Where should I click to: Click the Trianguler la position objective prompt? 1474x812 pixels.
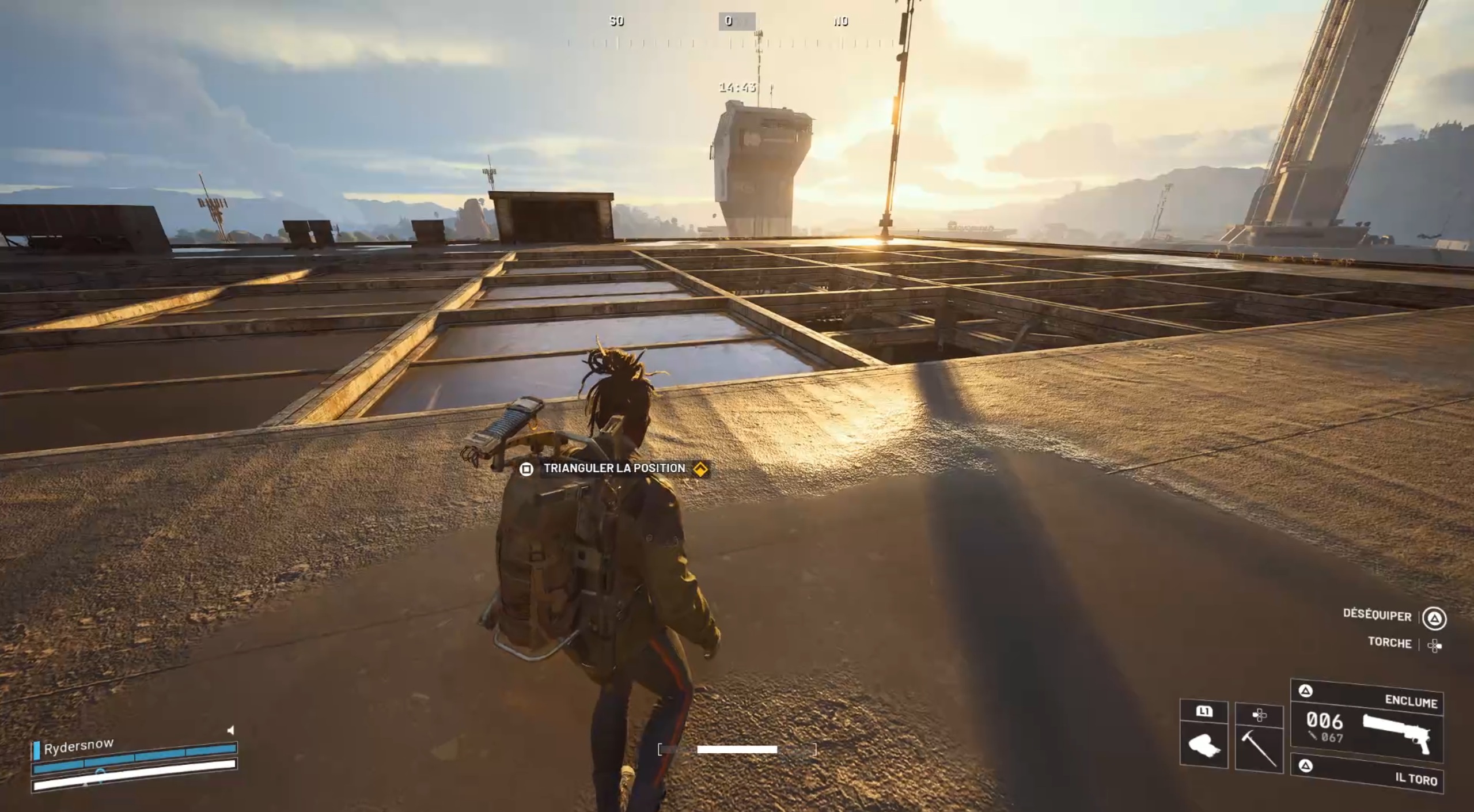[614, 469]
